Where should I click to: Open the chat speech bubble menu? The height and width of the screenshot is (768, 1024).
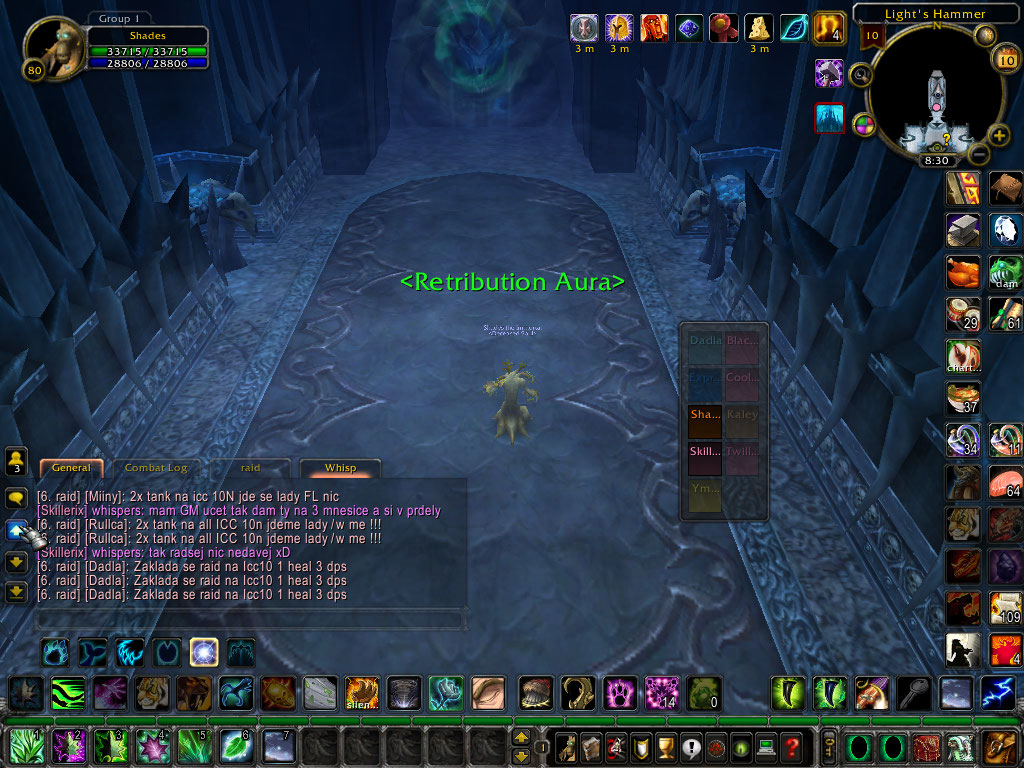[16, 497]
